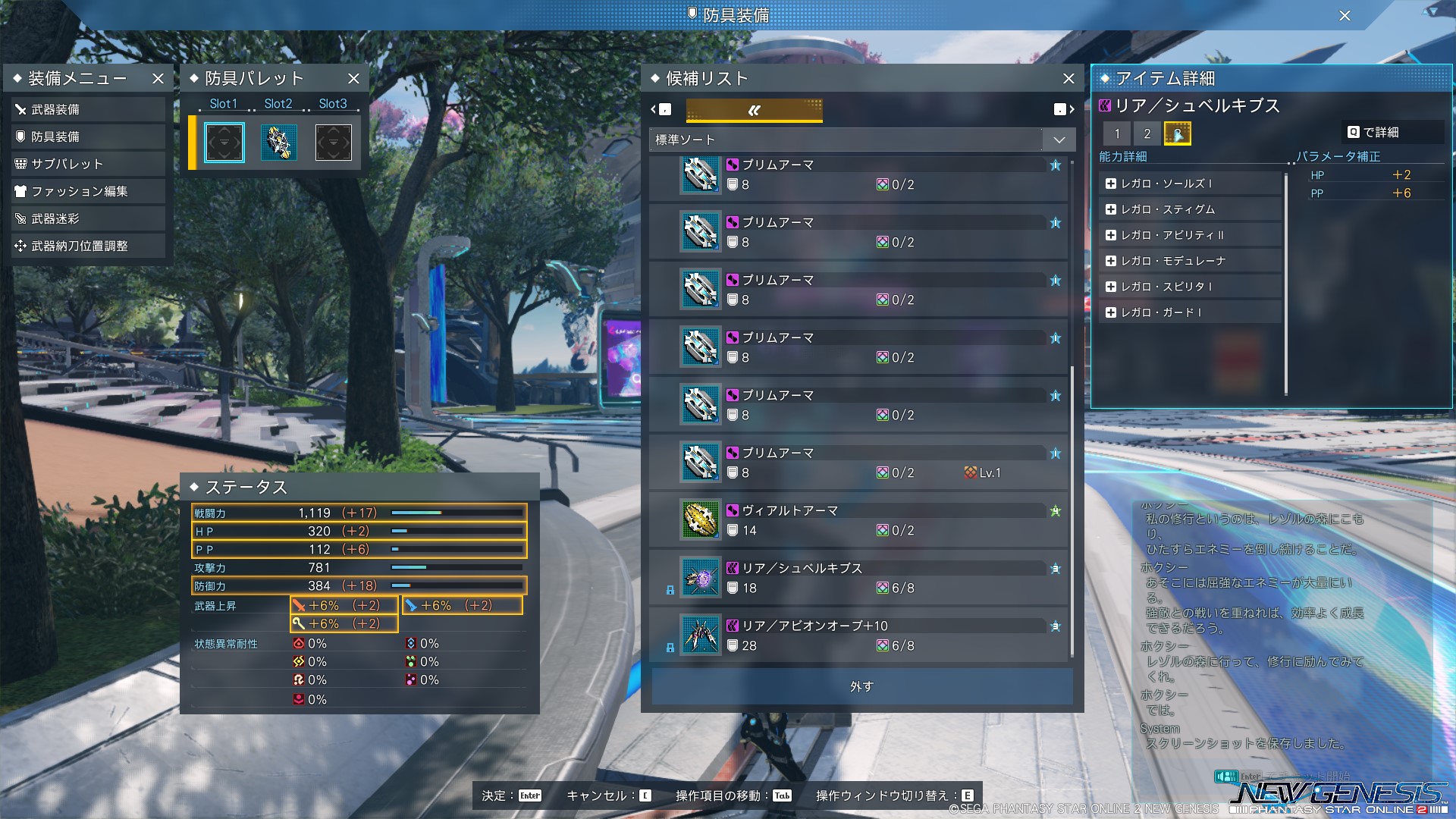Select the Slot2 equipped armor icon

278,143
